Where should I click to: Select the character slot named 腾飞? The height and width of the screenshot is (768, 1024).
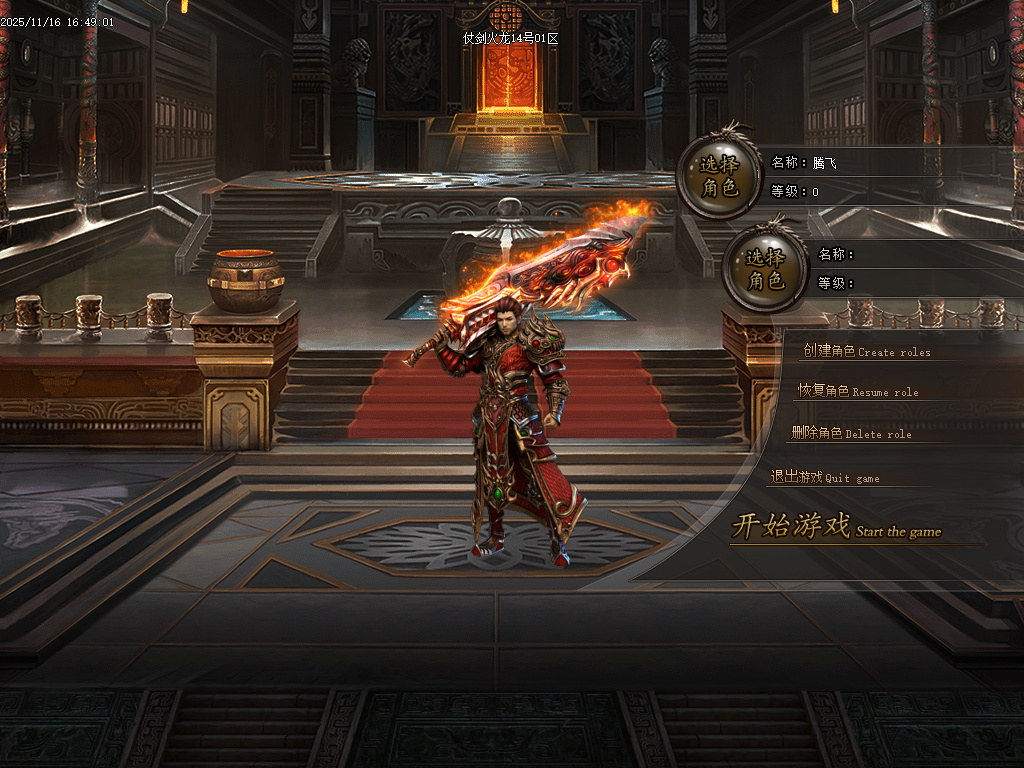[x=717, y=176]
